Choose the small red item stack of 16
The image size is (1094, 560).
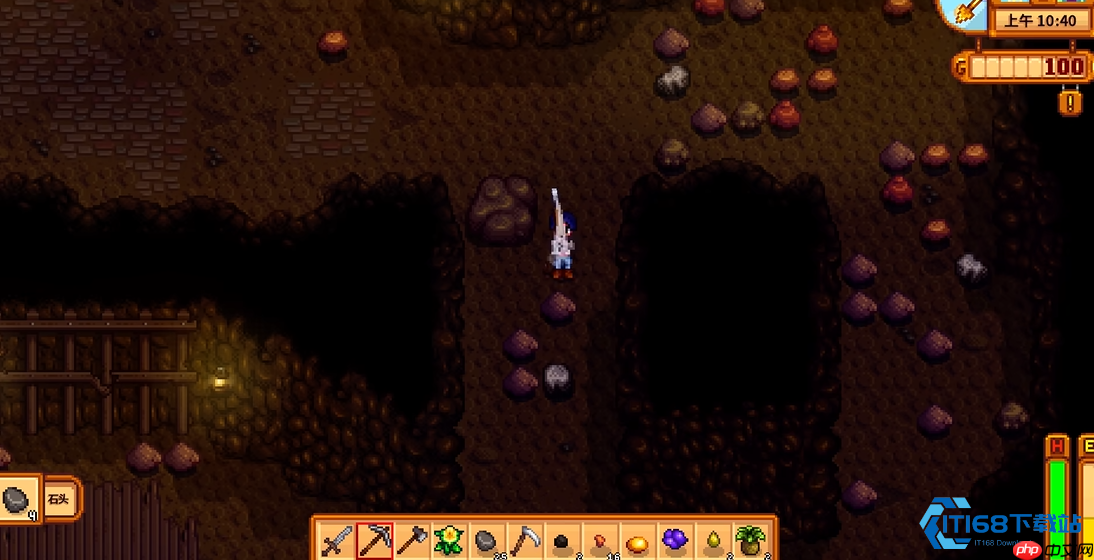pos(599,541)
